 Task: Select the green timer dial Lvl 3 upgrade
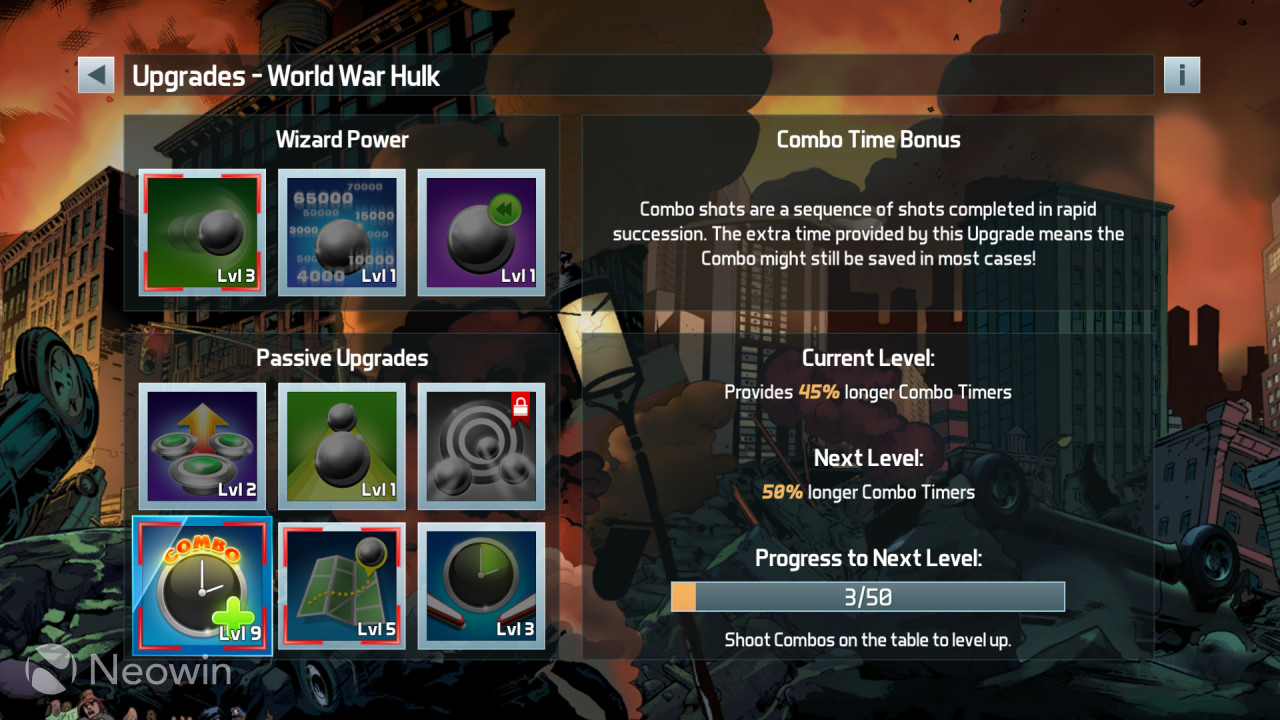(x=481, y=585)
